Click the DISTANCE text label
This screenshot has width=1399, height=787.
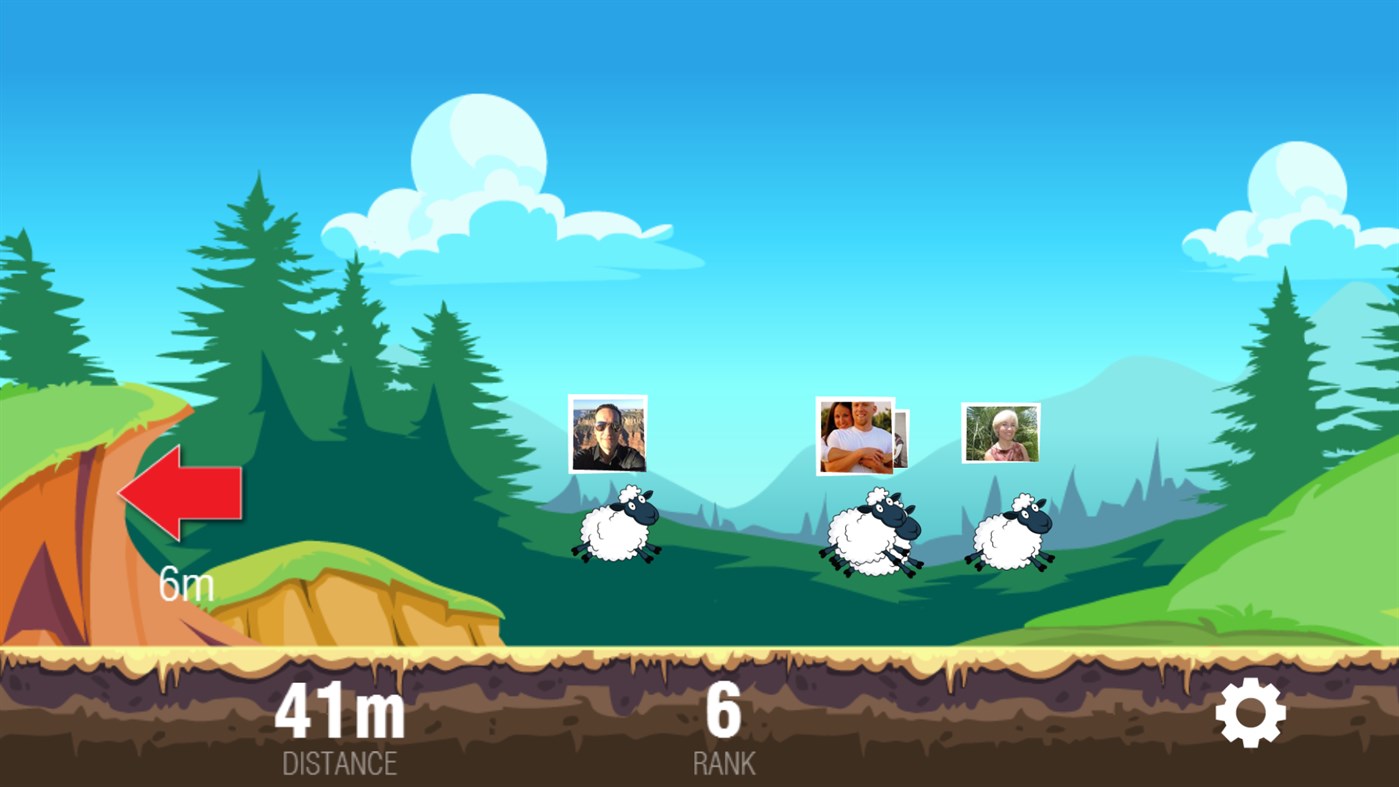point(340,764)
